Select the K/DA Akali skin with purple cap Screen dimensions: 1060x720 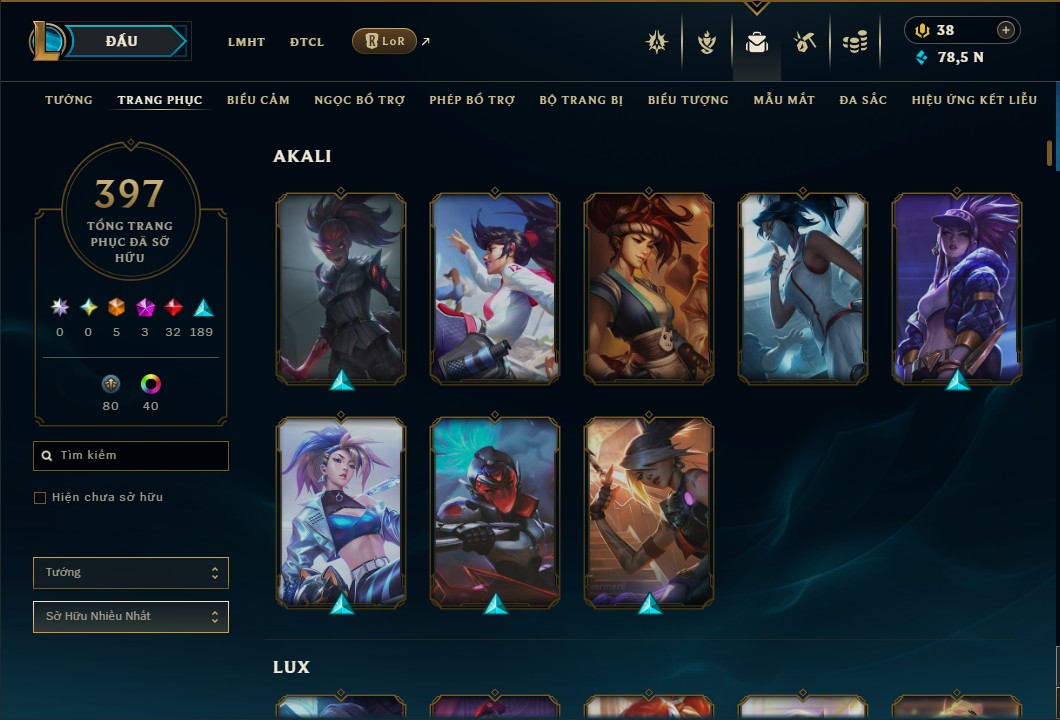pyautogui.click(x=957, y=288)
